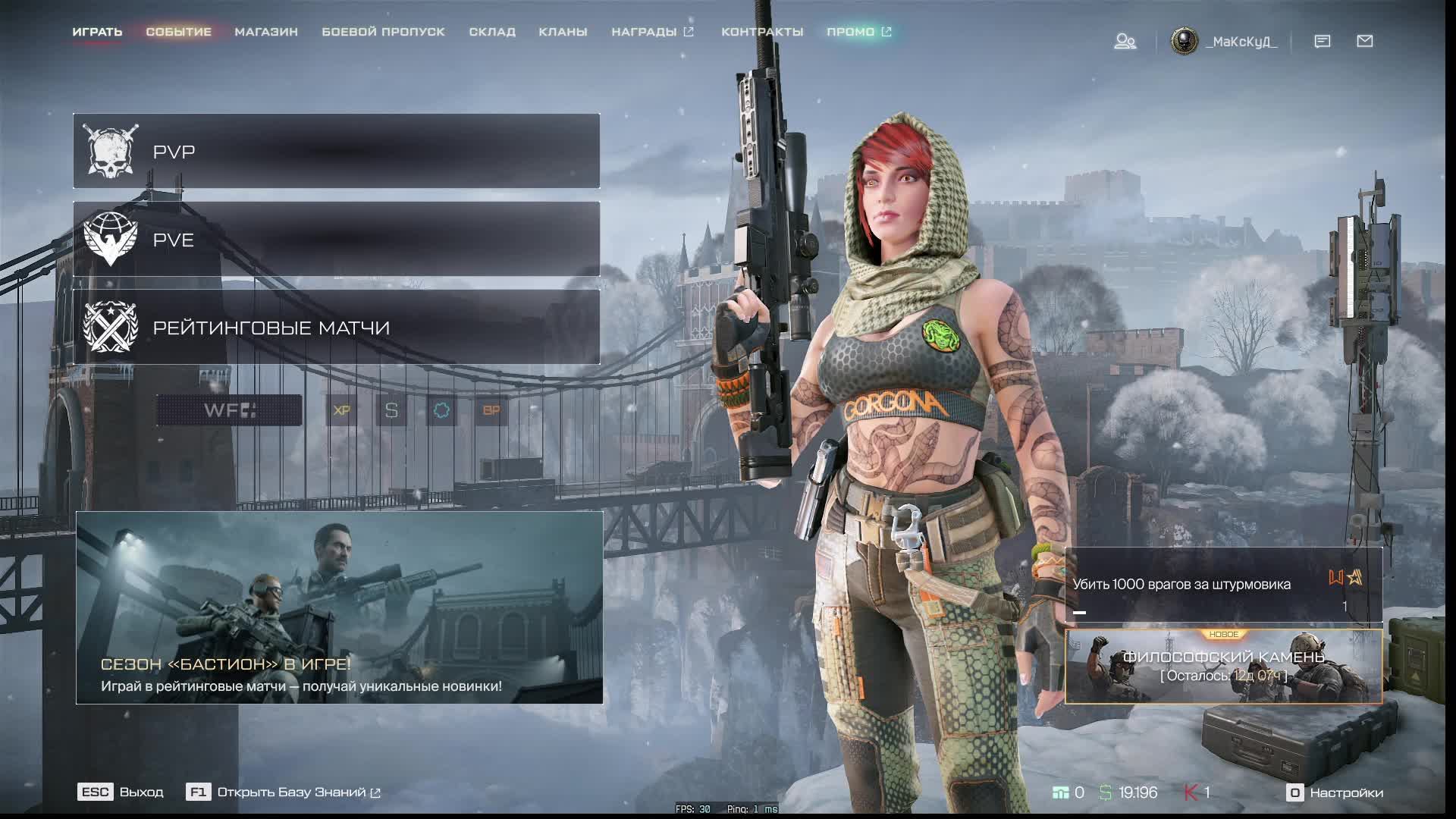Click Выход to exit the game

click(x=121, y=792)
